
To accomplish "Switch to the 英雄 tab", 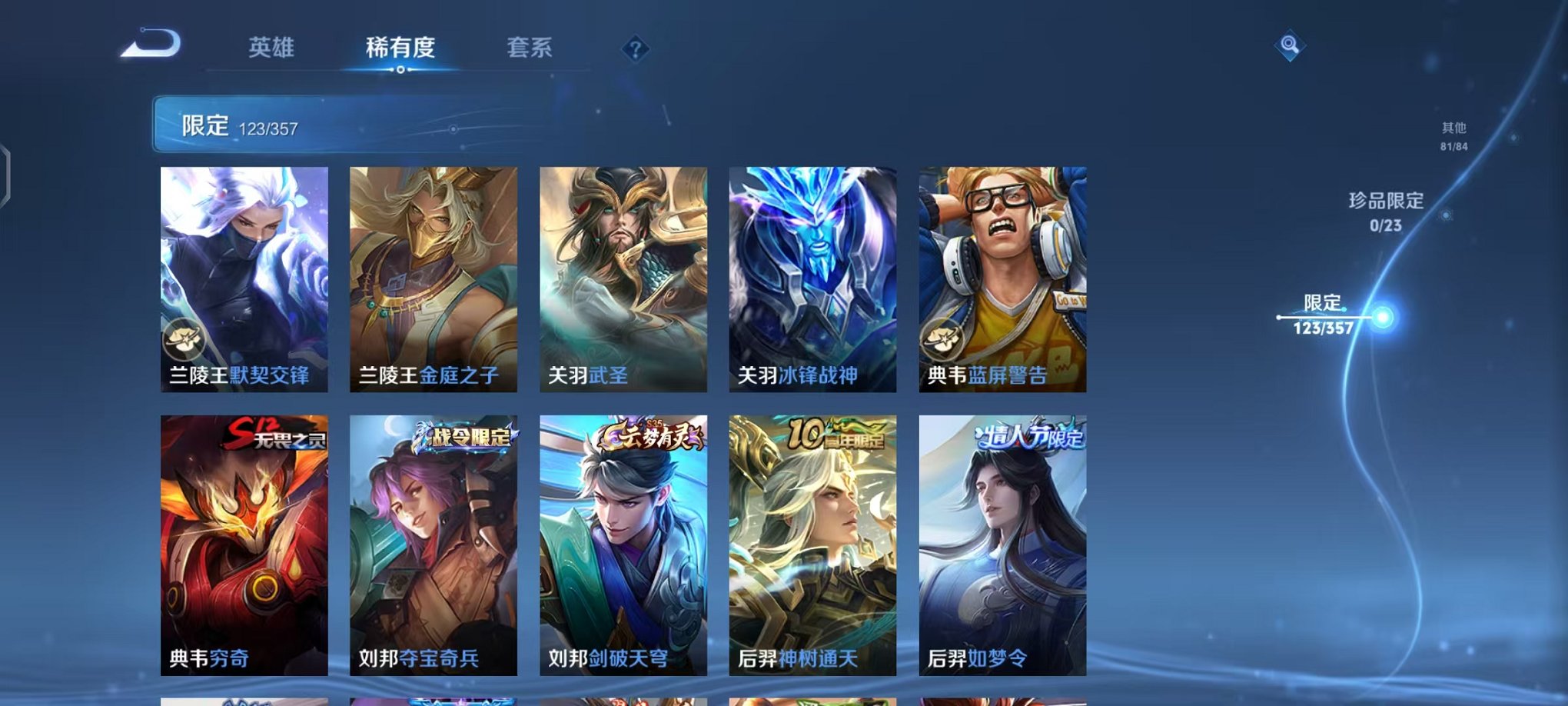I will tap(273, 48).
